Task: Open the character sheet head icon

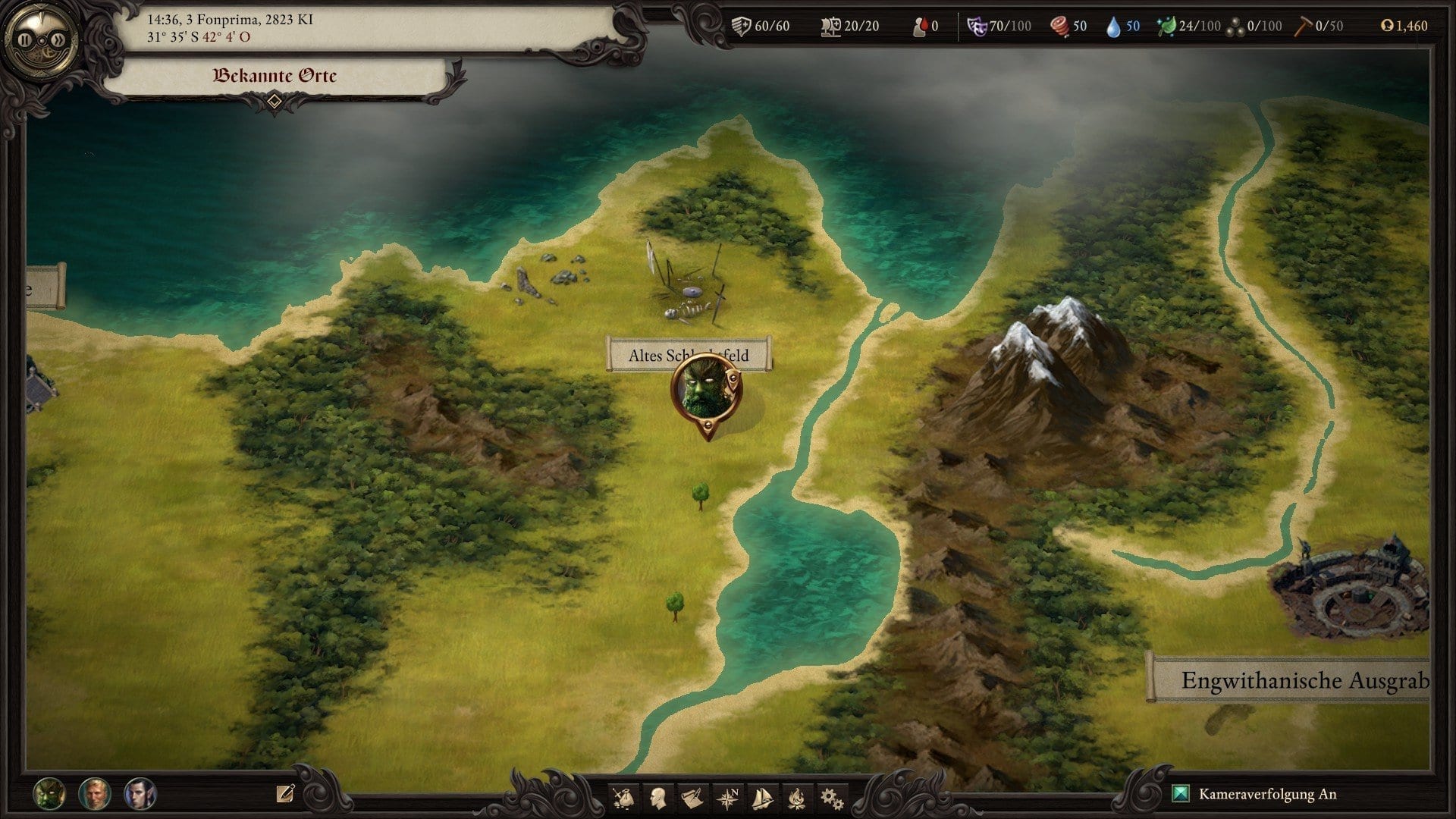Action: click(658, 798)
